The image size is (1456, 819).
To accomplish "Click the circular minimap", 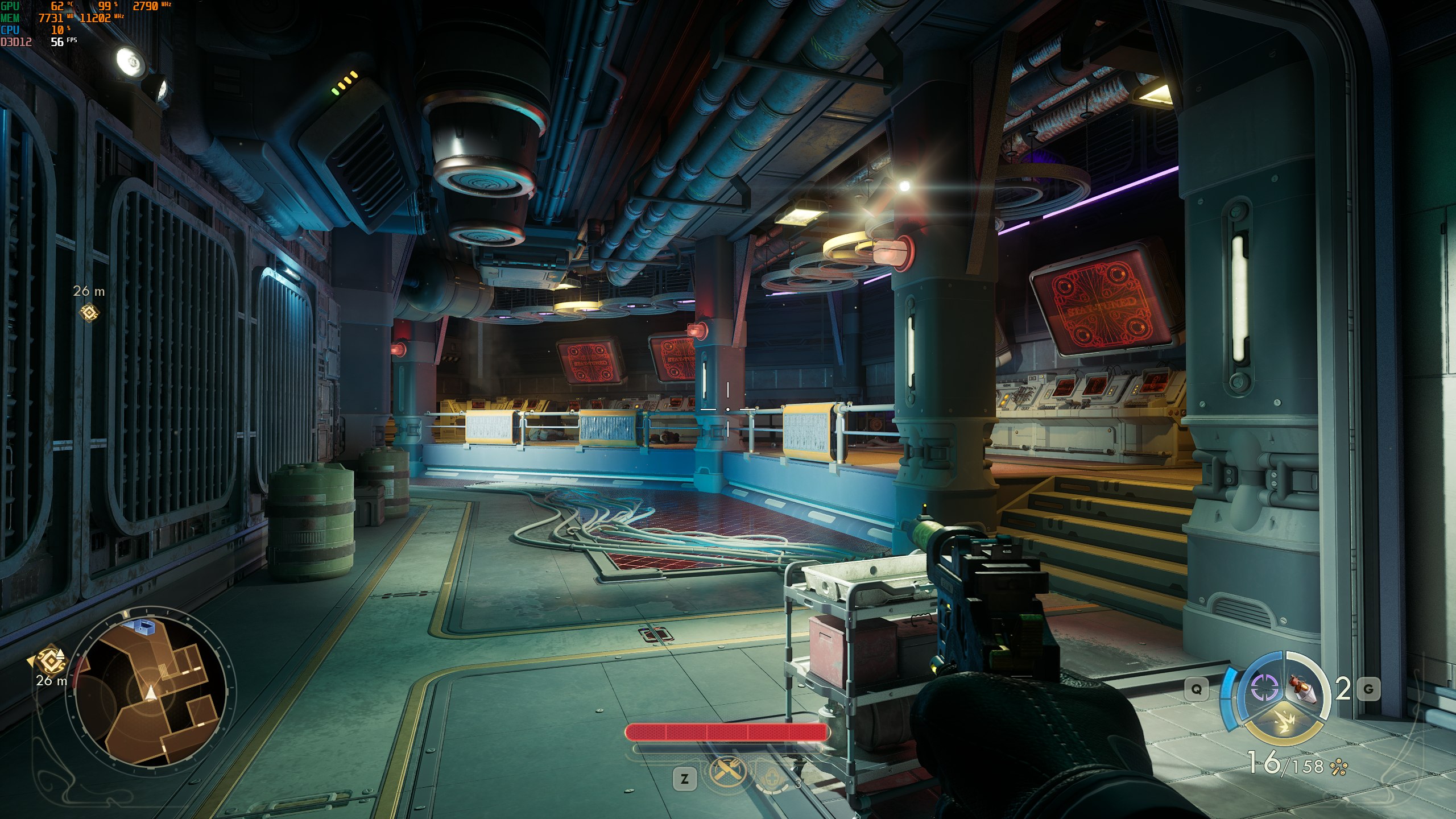I will (x=151, y=692).
